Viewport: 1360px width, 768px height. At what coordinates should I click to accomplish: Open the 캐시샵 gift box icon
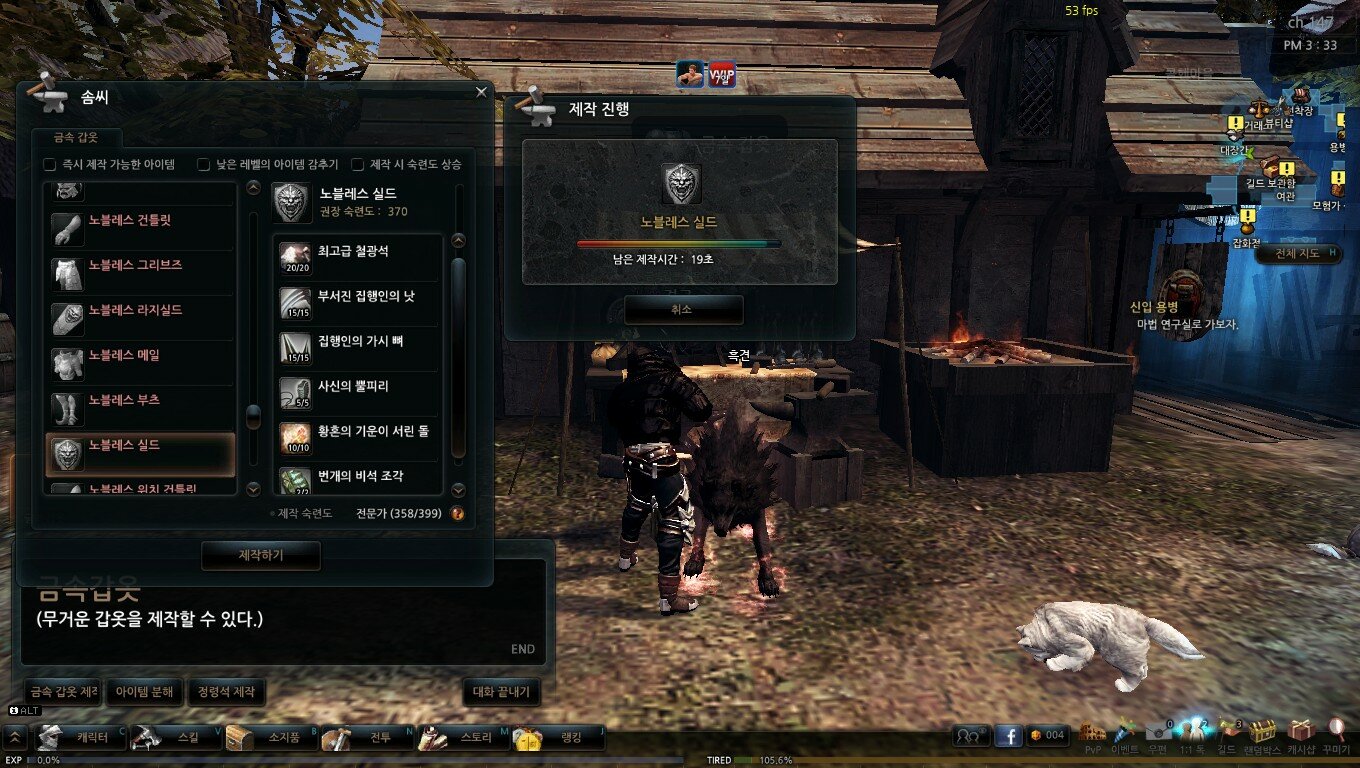point(1300,734)
